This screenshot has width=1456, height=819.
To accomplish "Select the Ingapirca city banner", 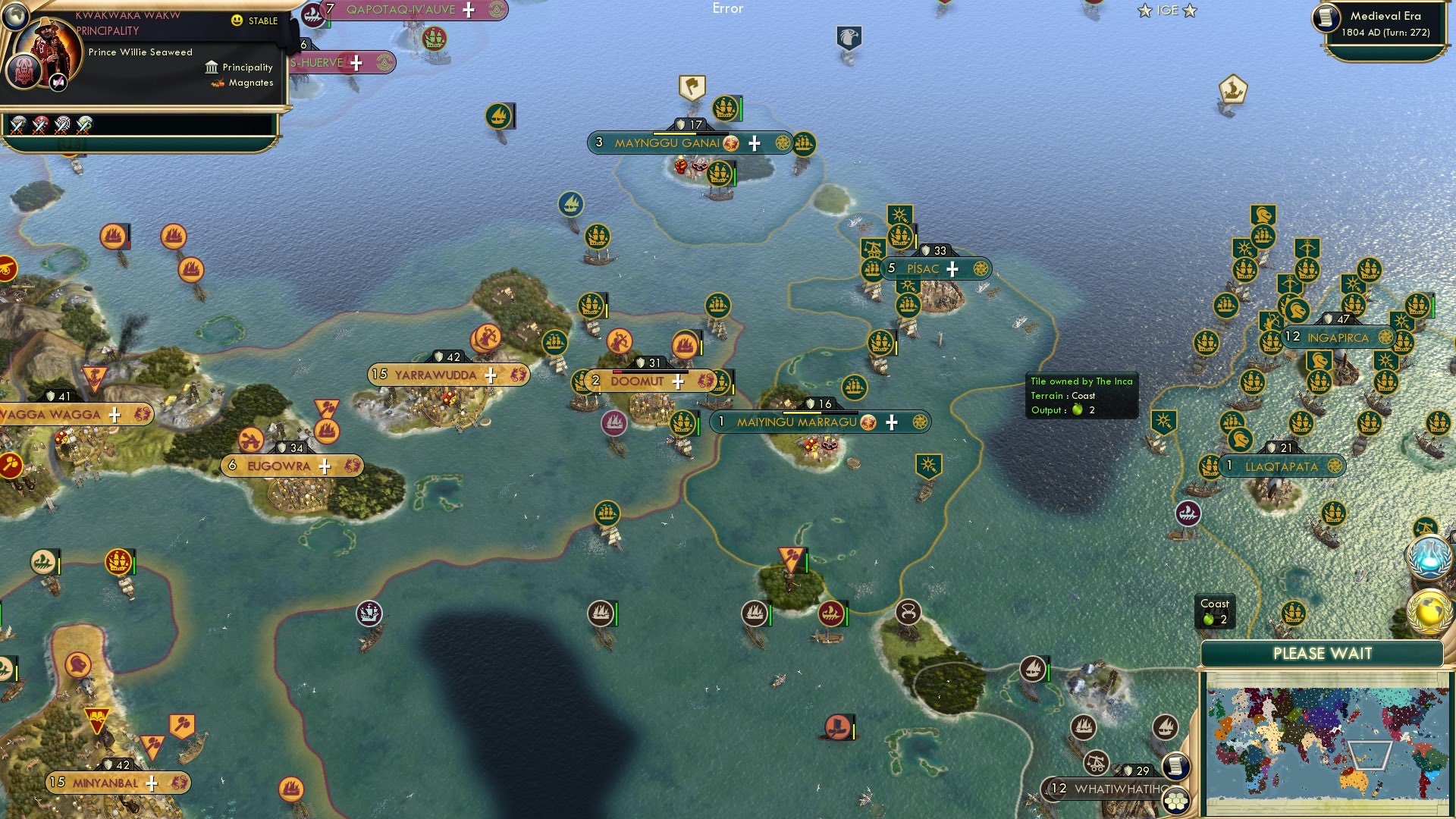I will (x=1338, y=336).
